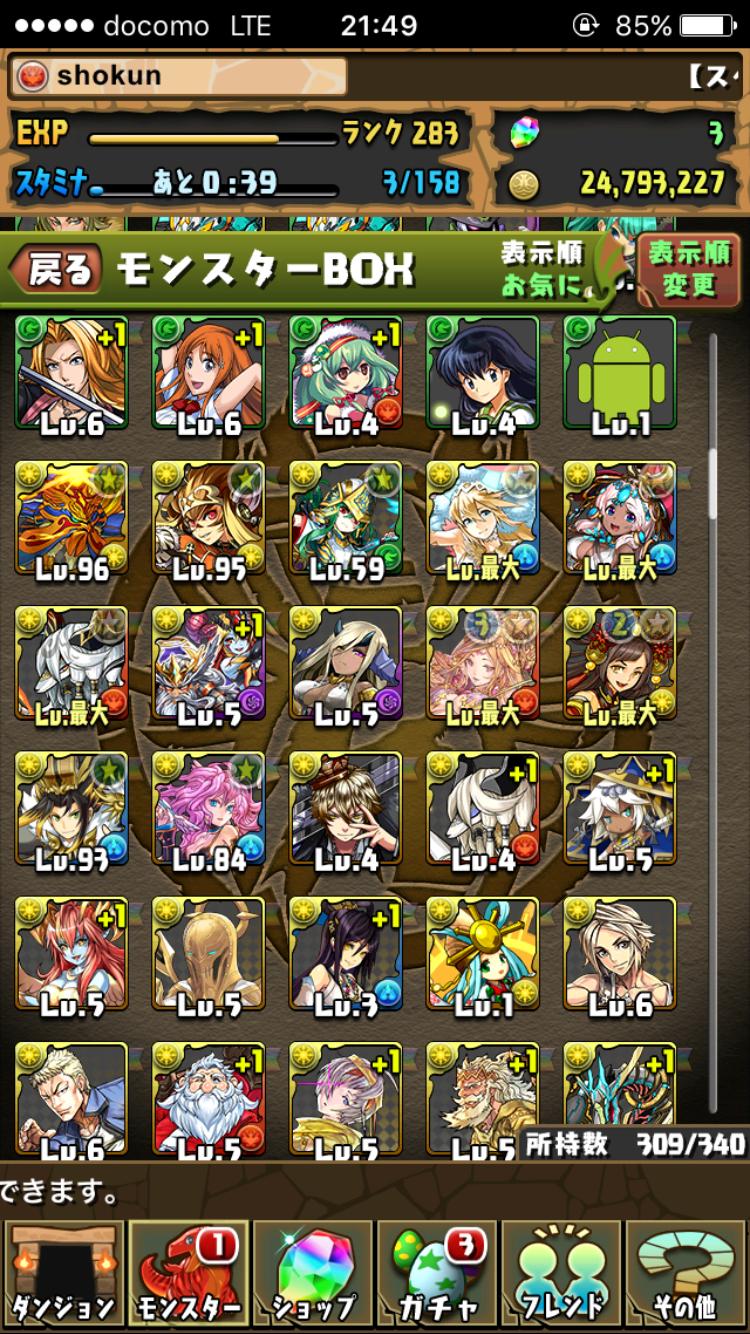Image resolution: width=750 pixels, height=1334 pixels.
Task: Select the white-bearded old man monster
Action: (208, 1097)
